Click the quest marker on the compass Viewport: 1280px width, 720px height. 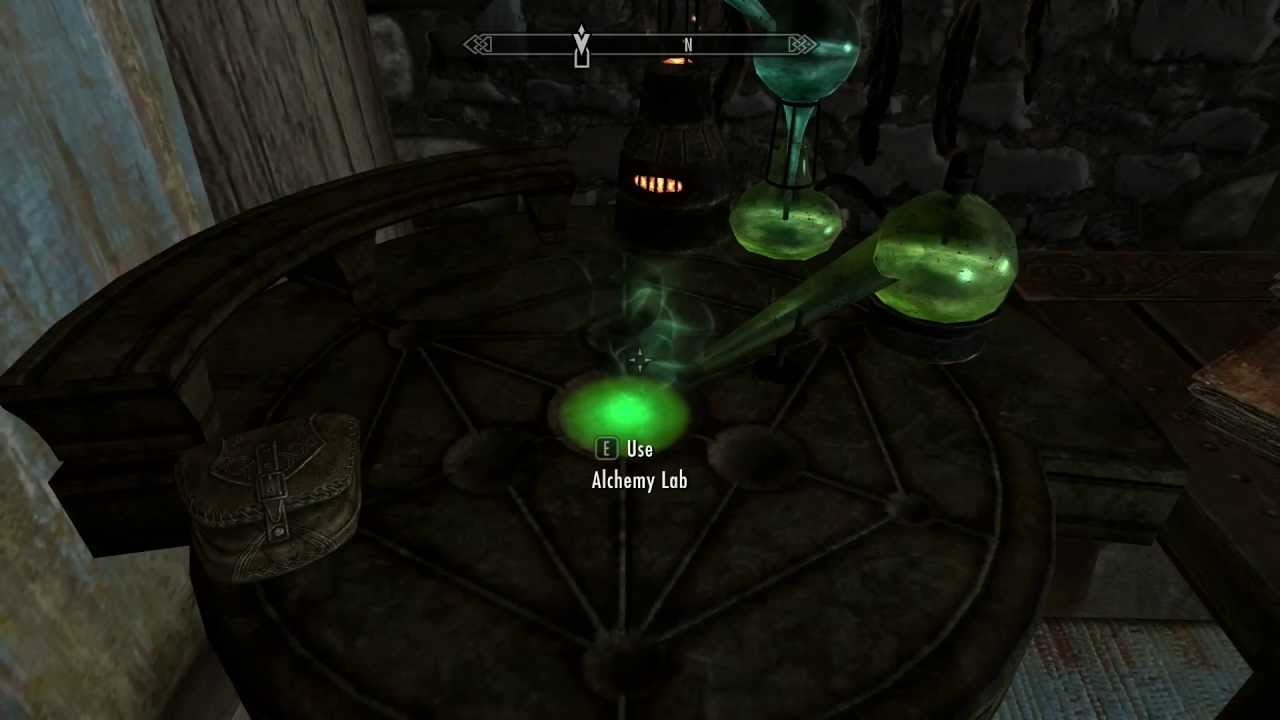pyautogui.click(x=581, y=46)
